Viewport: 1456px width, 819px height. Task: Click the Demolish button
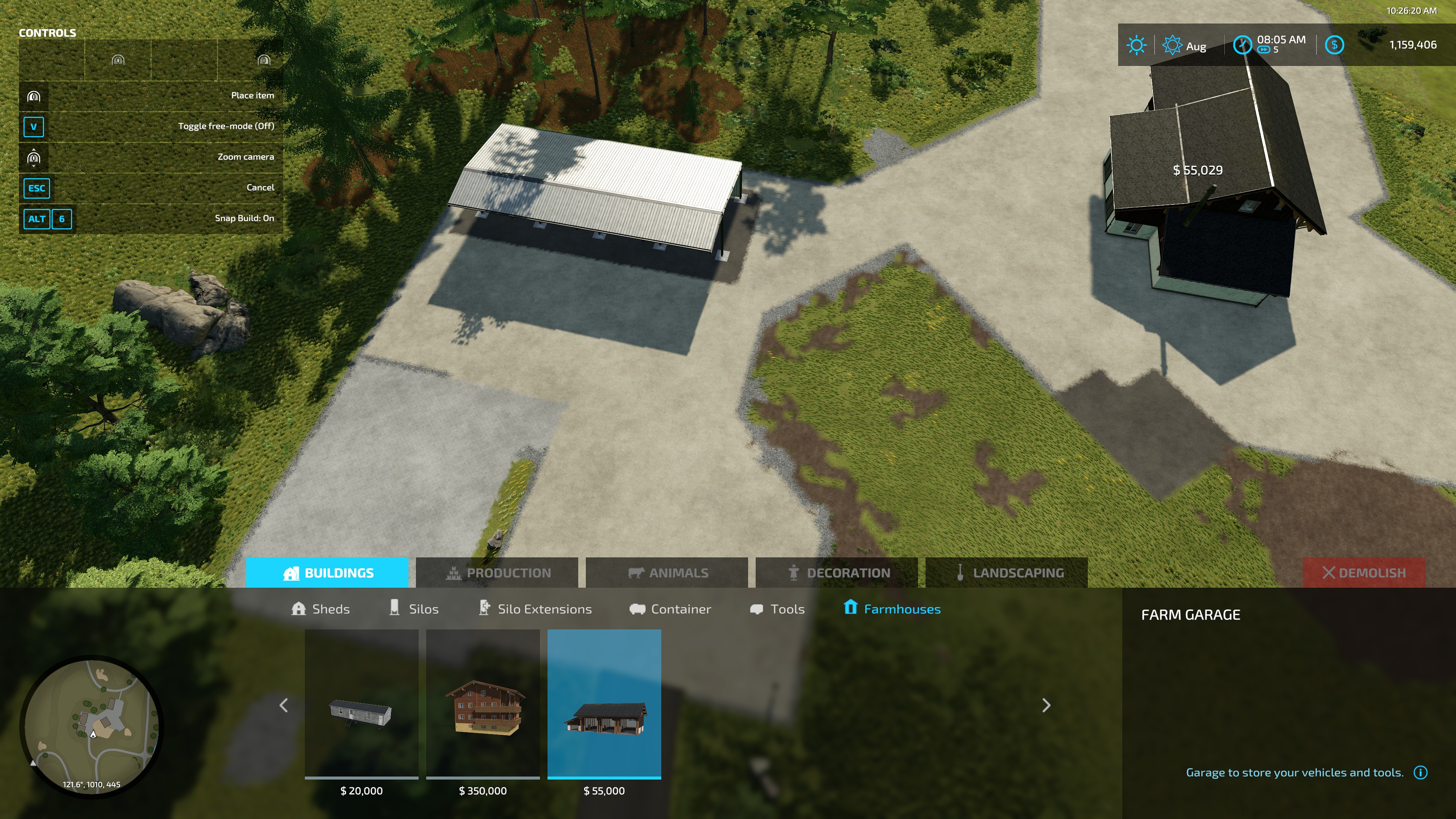1364,573
